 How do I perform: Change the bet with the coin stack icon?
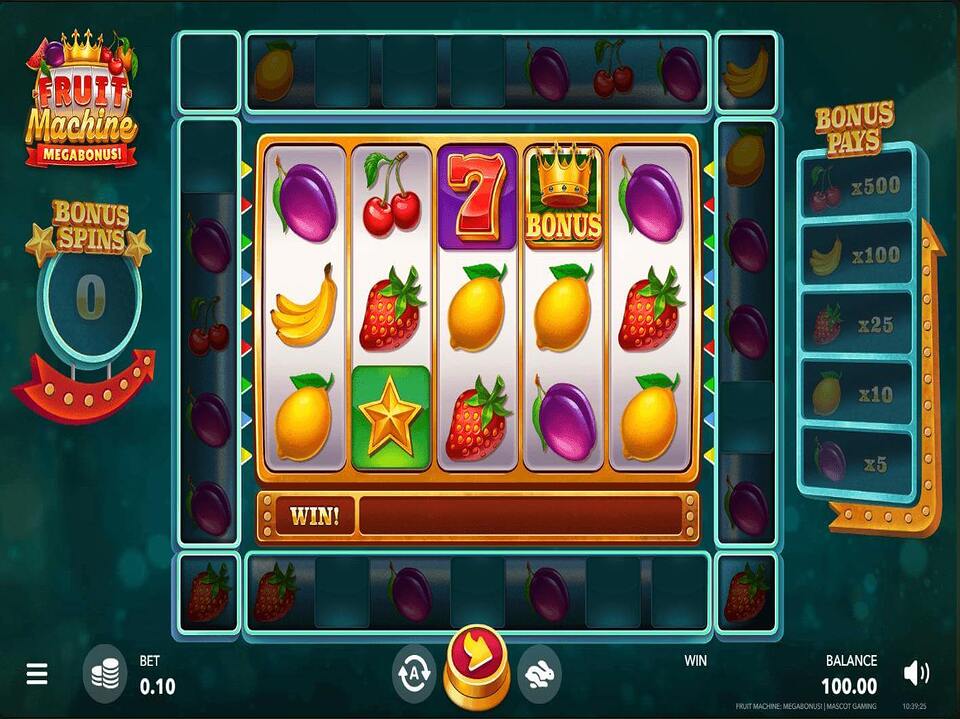click(106, 672)
